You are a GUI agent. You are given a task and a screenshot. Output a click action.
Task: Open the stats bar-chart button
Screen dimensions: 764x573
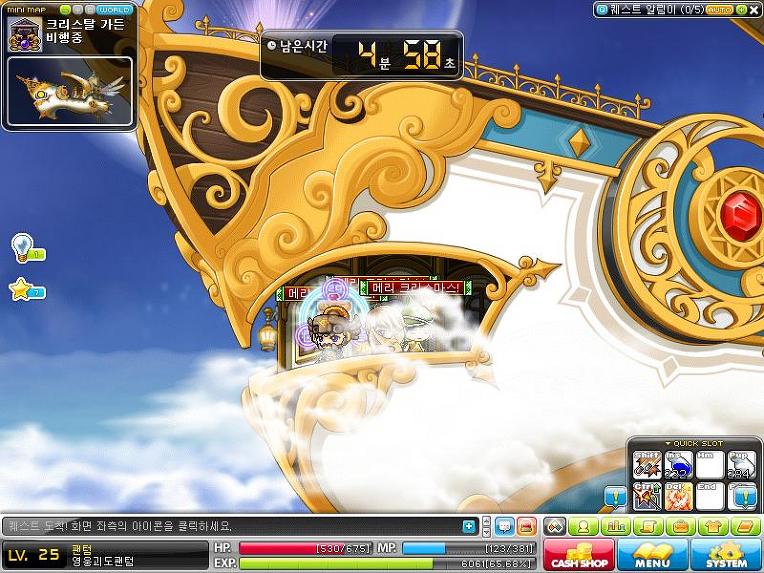pos(616,526)
